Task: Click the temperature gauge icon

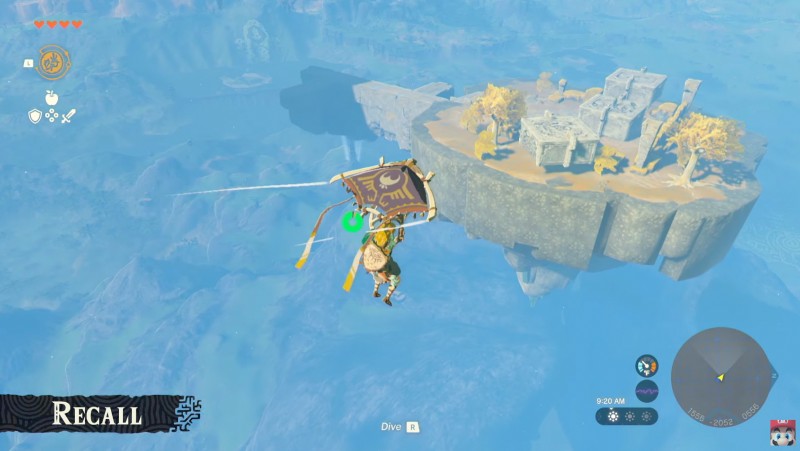Action: pos(646,366)
